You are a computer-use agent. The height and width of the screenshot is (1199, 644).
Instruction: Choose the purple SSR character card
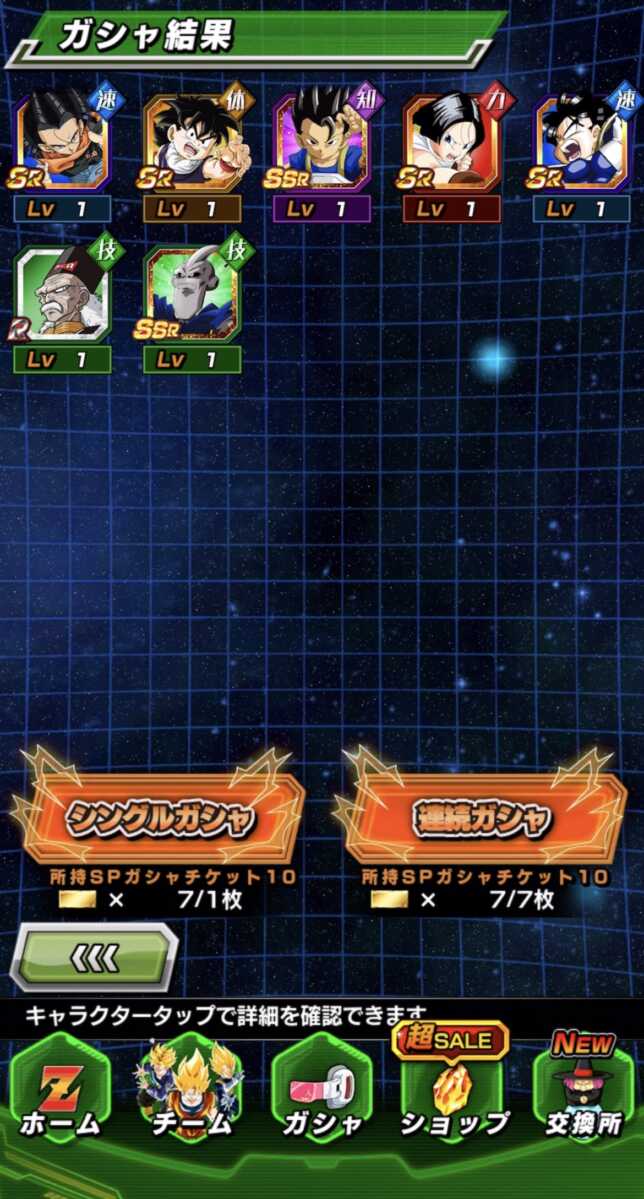coord(322,142)
